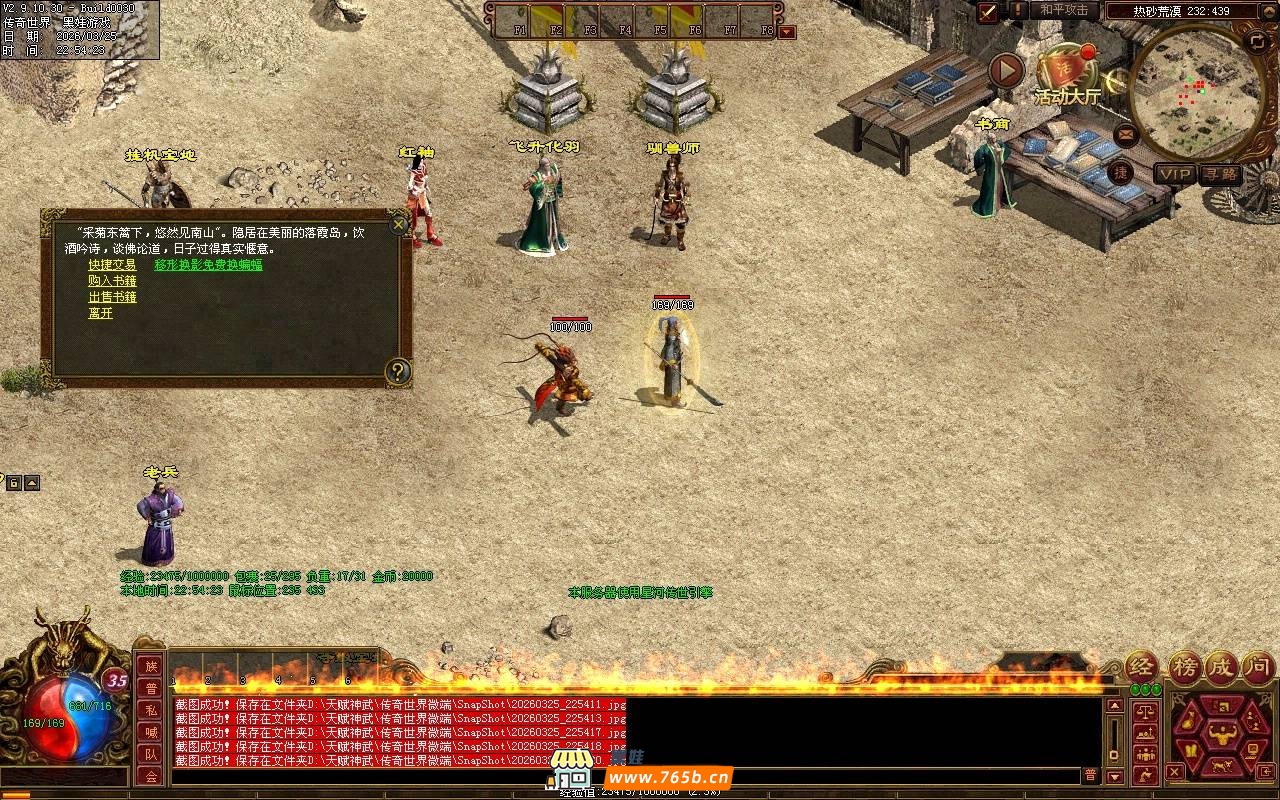Open the mail envelope icon
This screenshot has width=1280, height=800.
click(x=1126, y=133)
